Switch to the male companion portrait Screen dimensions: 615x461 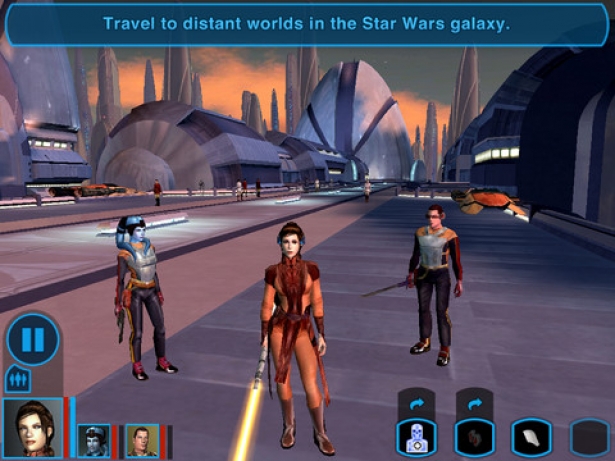141,440
